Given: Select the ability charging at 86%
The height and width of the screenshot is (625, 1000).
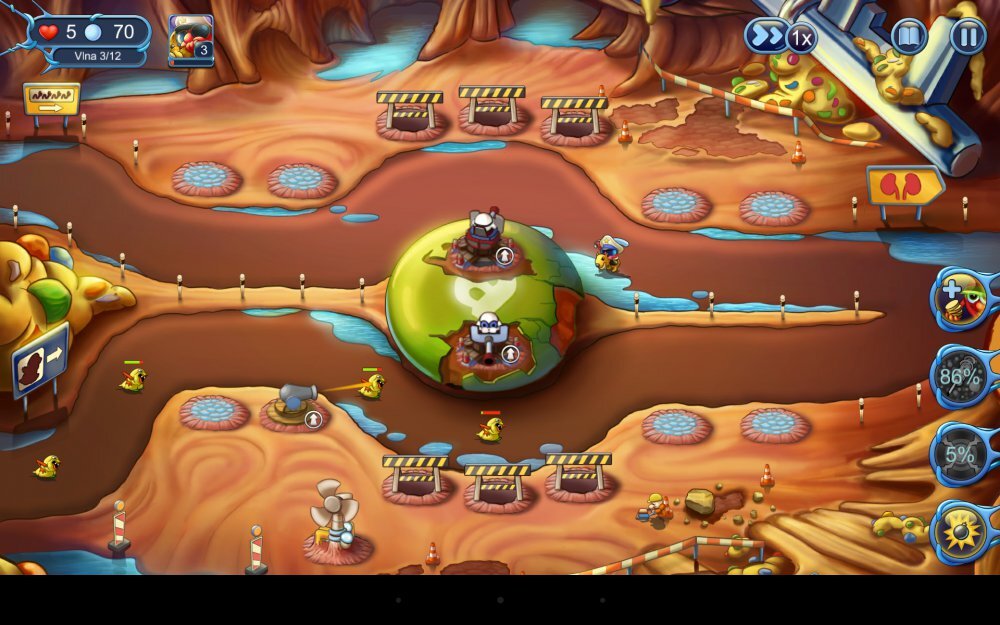Looking at the screenshot, I should [x=960, y=377].
